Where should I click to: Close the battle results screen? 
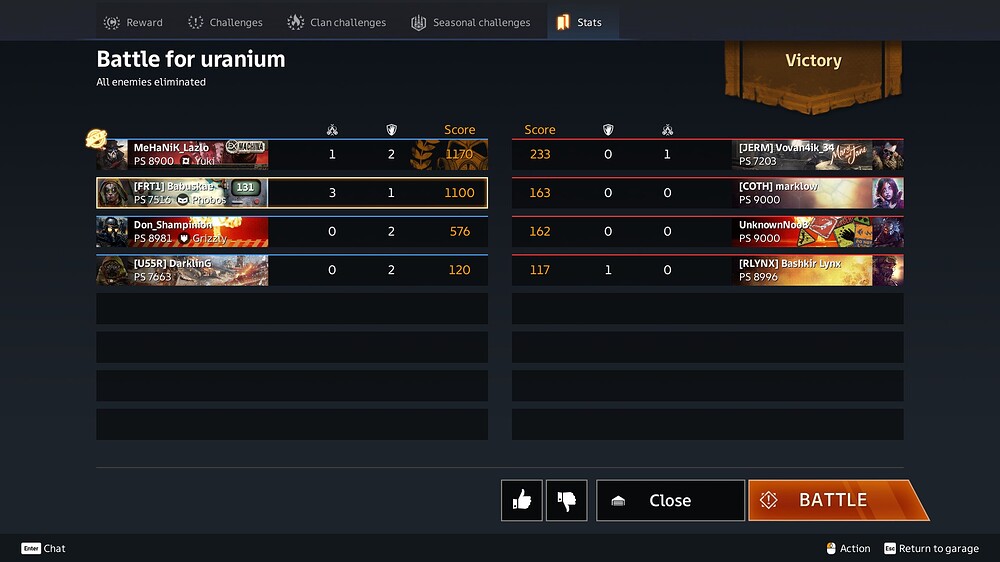670,500
